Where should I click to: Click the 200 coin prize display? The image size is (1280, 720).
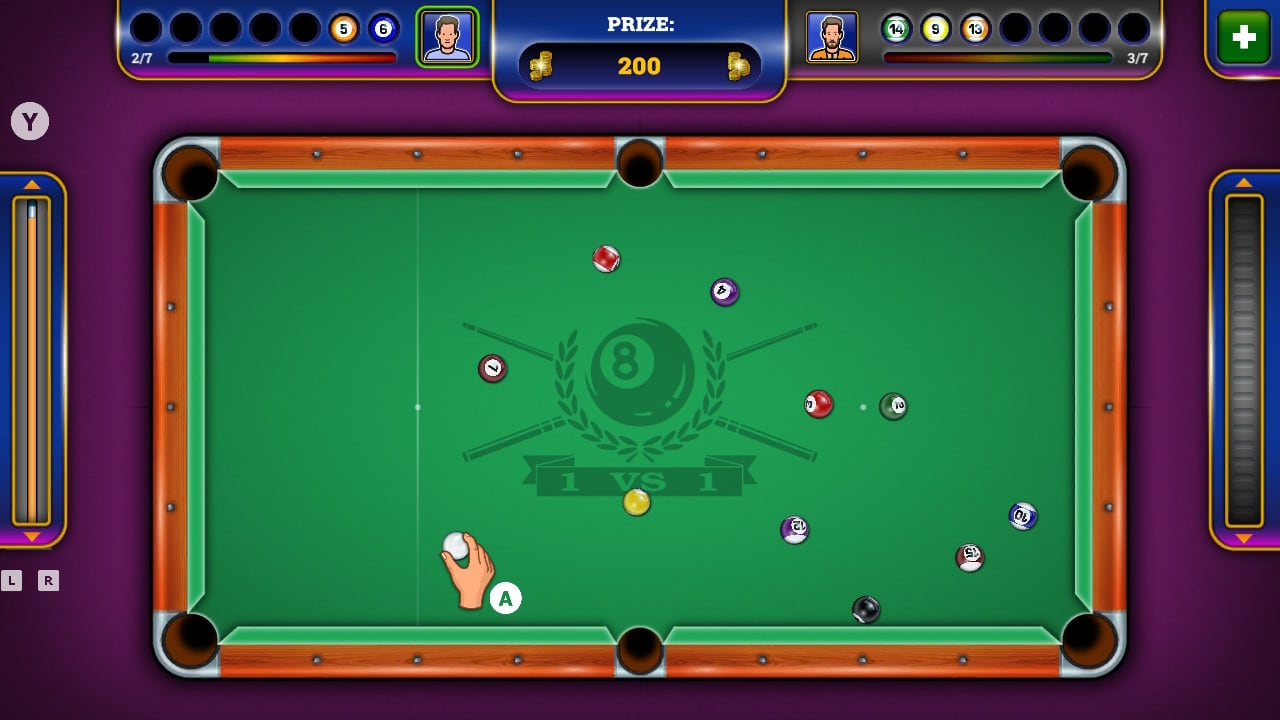point(639,66)
